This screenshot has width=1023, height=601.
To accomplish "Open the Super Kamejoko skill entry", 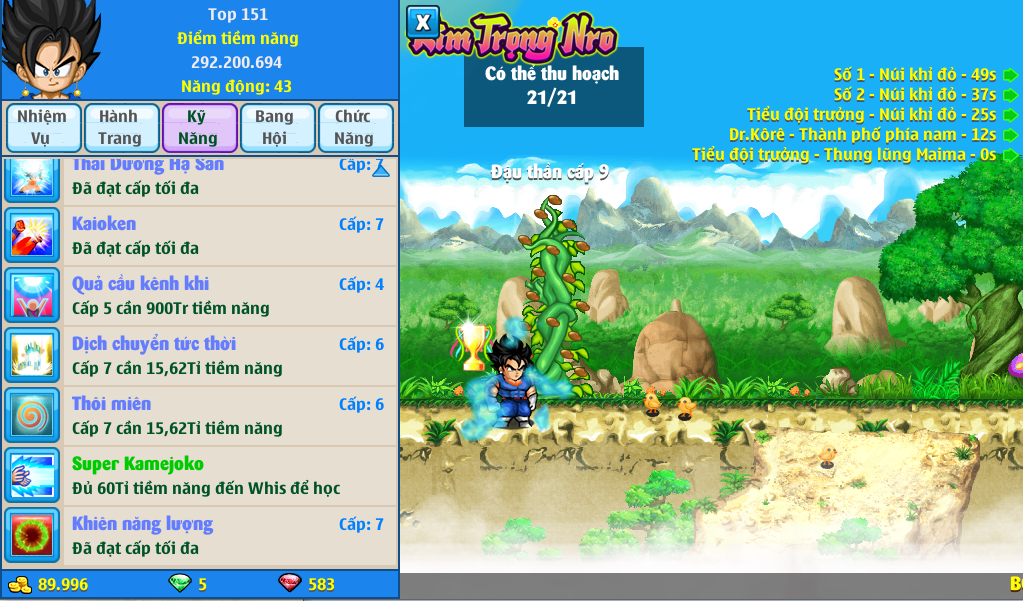I will (x=200, y=476).
